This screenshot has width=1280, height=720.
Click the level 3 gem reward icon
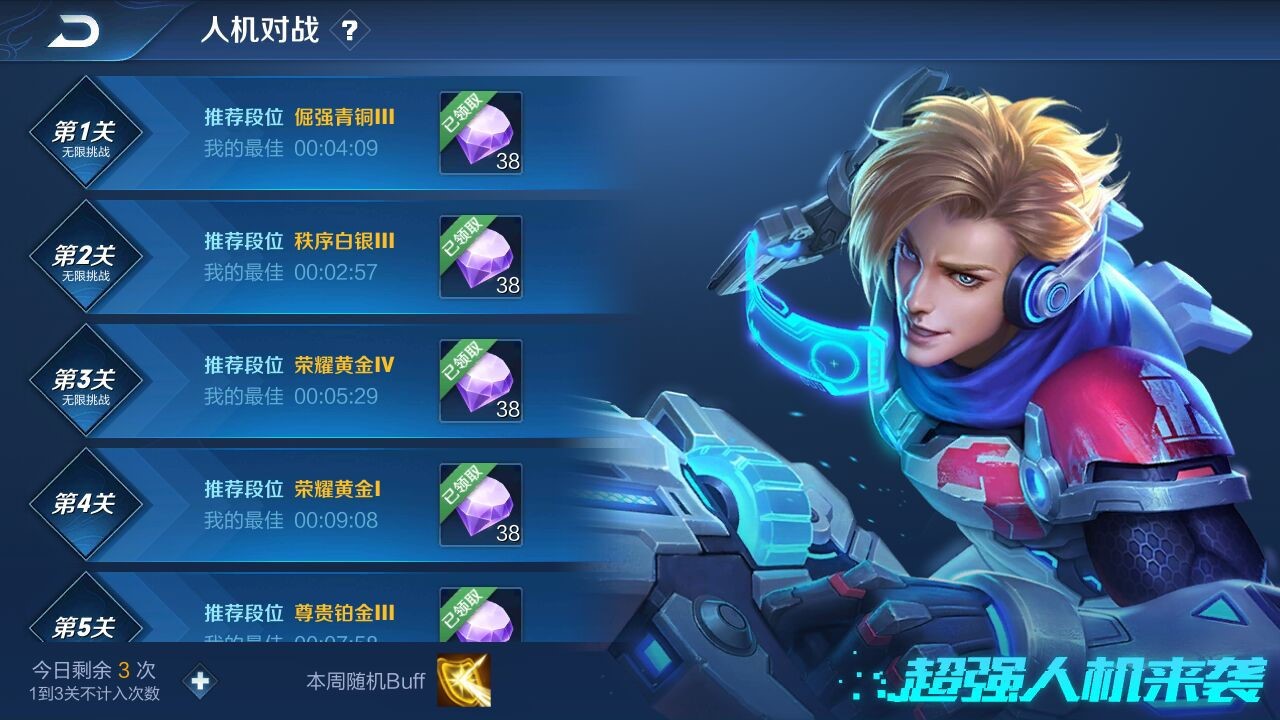tap(478, 379)
